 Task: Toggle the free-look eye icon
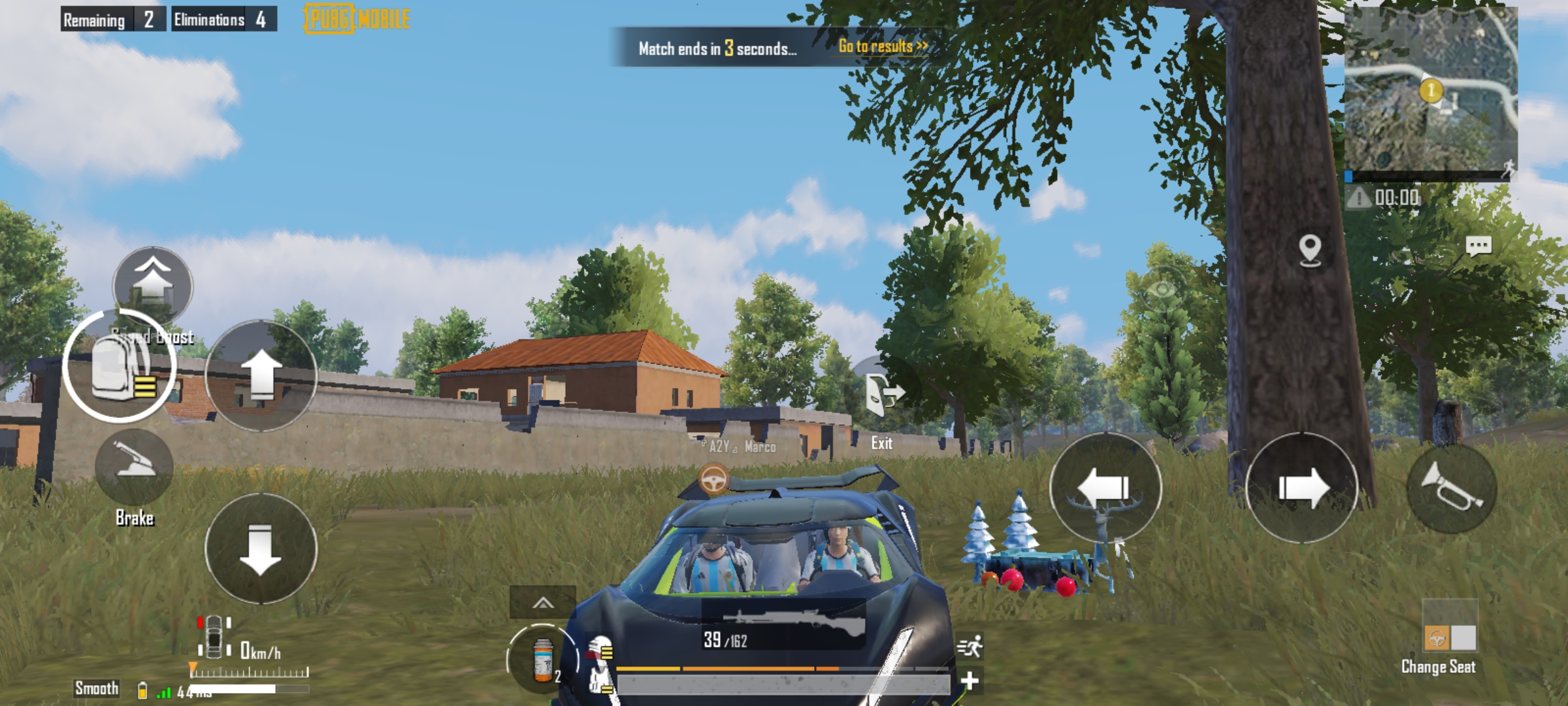(x=1163, y=290)
